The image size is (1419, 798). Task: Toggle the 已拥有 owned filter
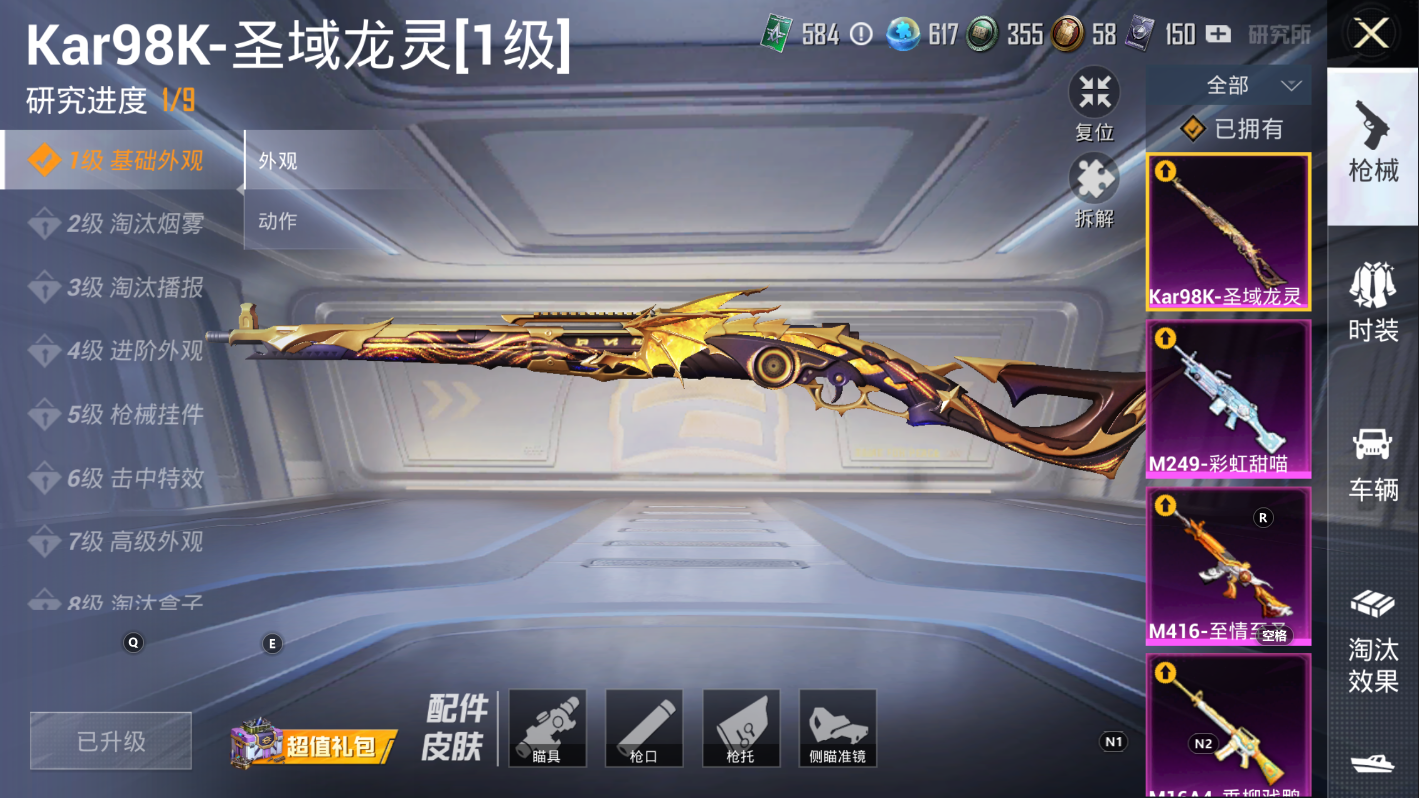(1232, 129)
